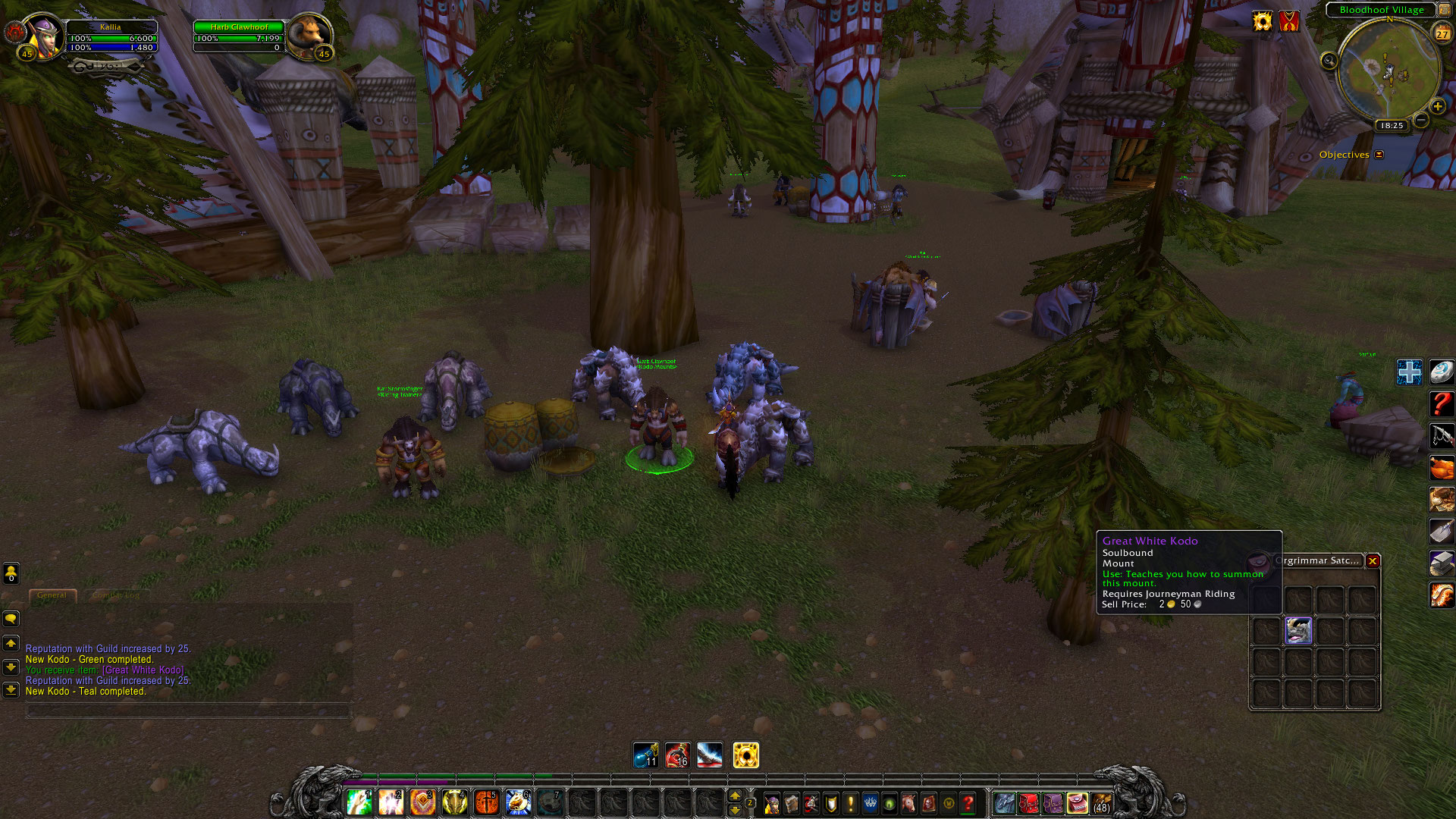This screenshot has height=819, width=1456.
Task: Close the Orgrimmar Satchel bag window
Action: (1373, 561)
